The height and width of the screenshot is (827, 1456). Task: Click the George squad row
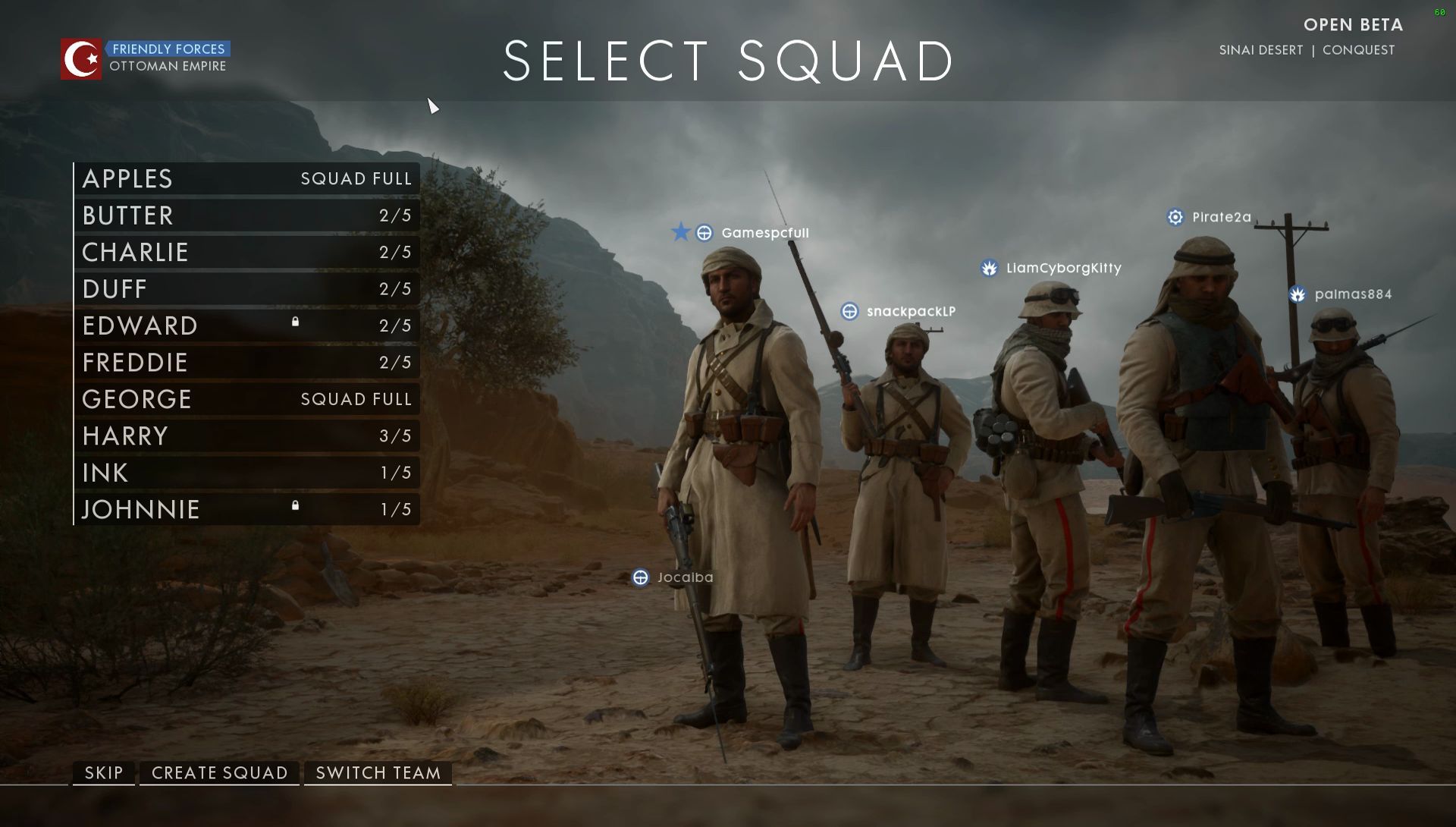click(247, 399)
